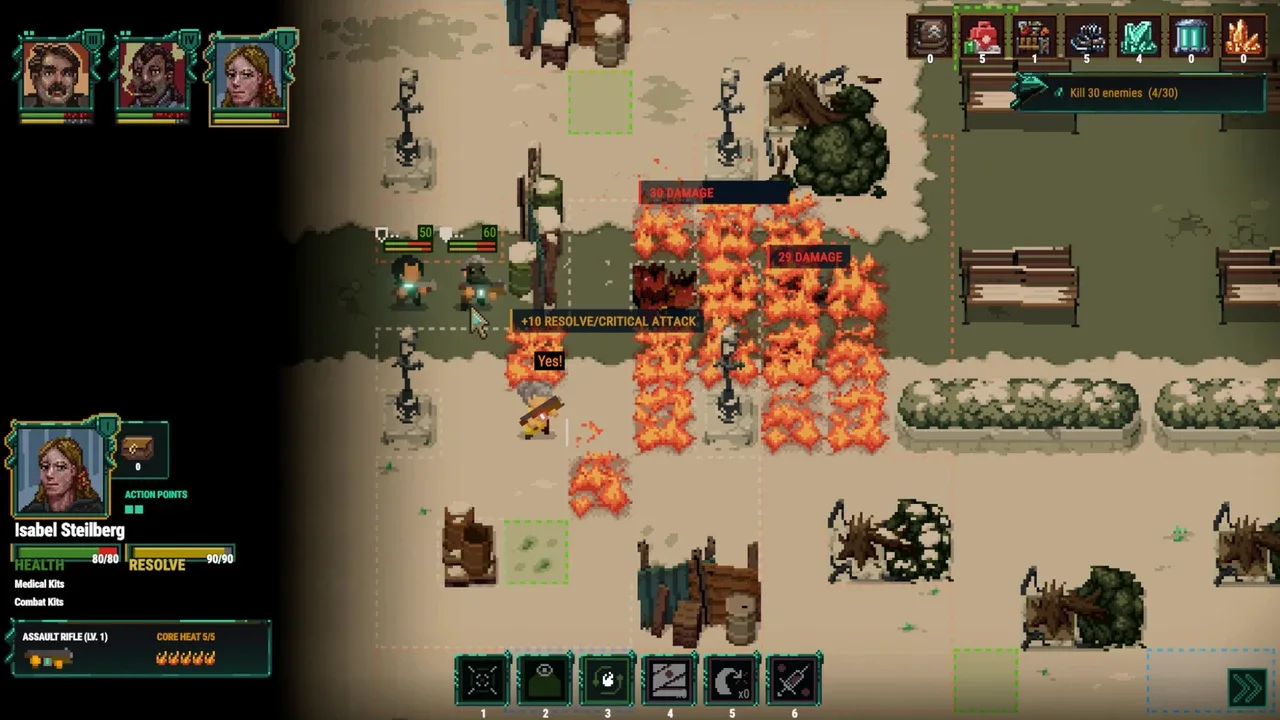Click the orange crystal resource icon
Viewport: 1280px width, 720px height.
click(x=1242, y=38)
